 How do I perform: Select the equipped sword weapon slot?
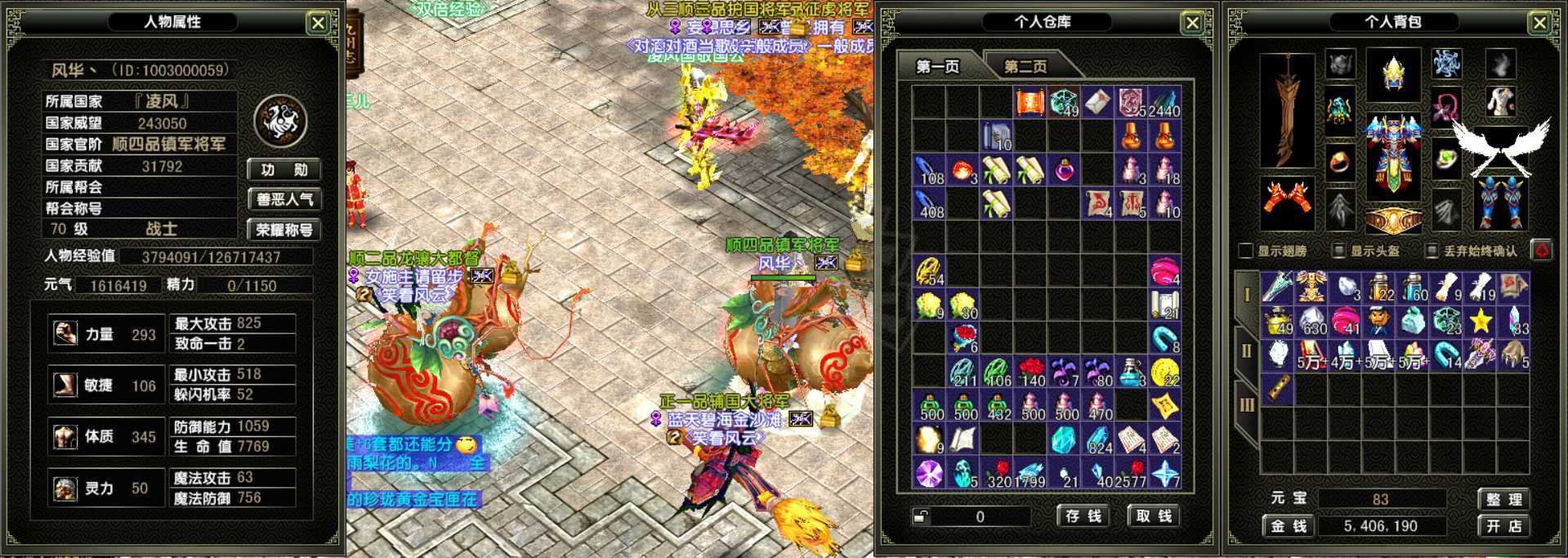(x=1287, y=110)
